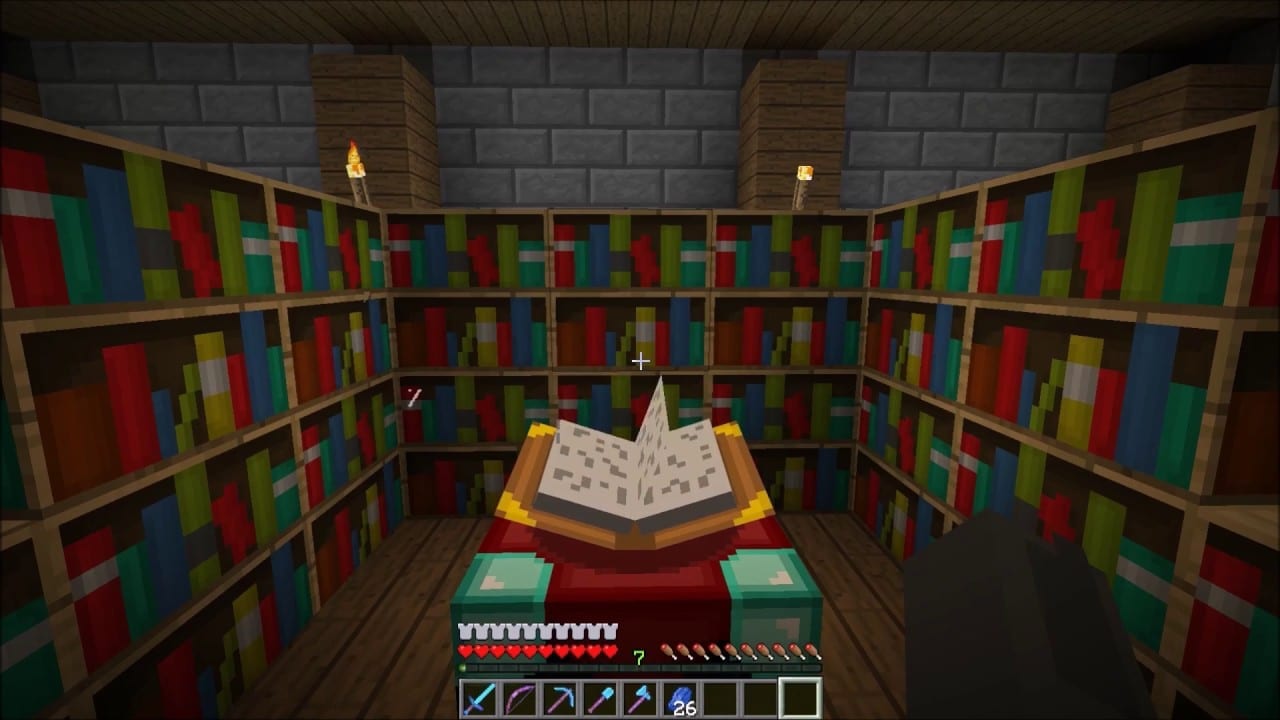Click the crosshair at screen center
This screenshot has width=1280, height=720.
[640, 361]
